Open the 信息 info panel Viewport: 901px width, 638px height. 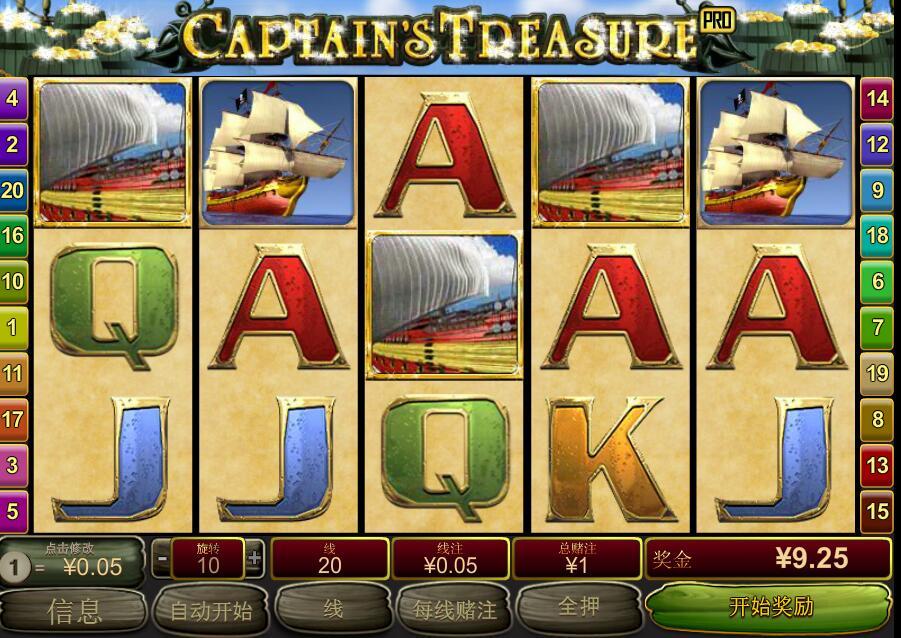point(73,609)
